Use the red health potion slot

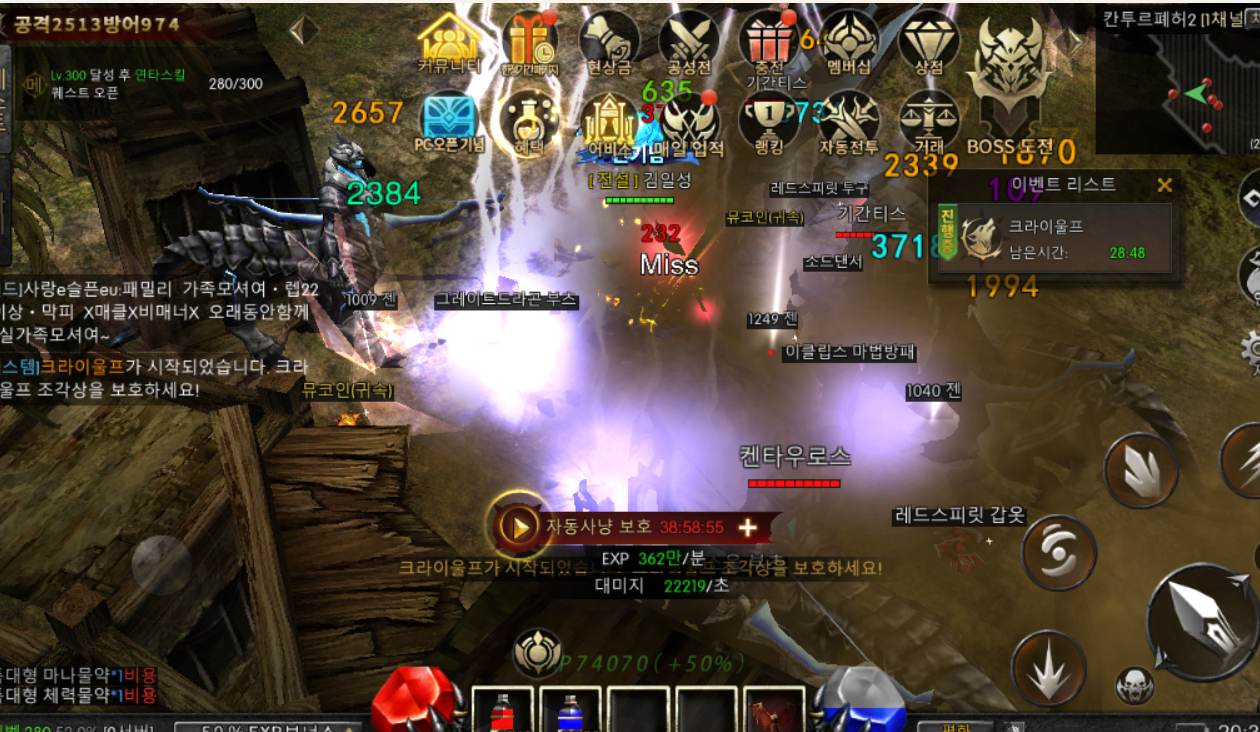point(503,711)
